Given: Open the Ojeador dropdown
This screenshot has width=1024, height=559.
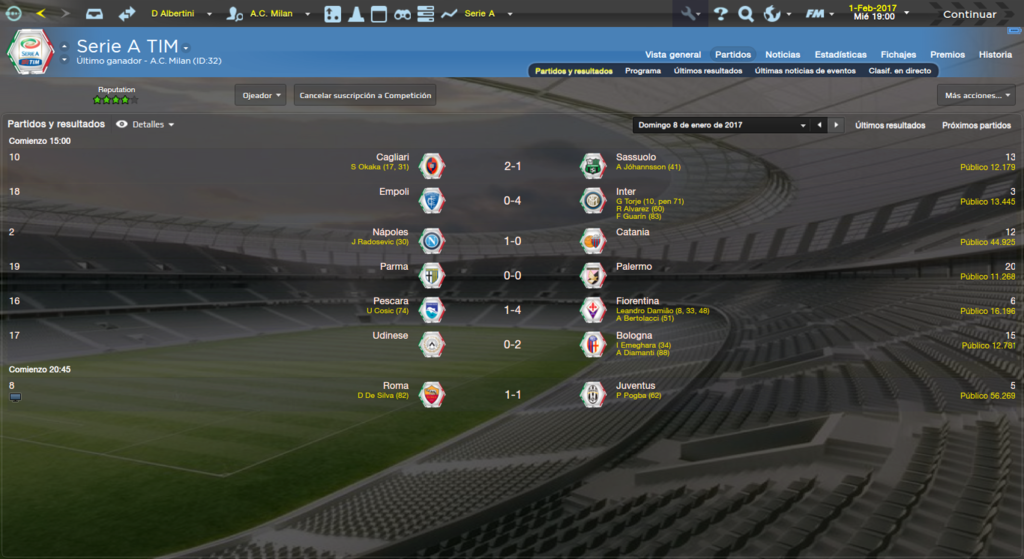Looking at the screenshot, I should coord(261,95).
